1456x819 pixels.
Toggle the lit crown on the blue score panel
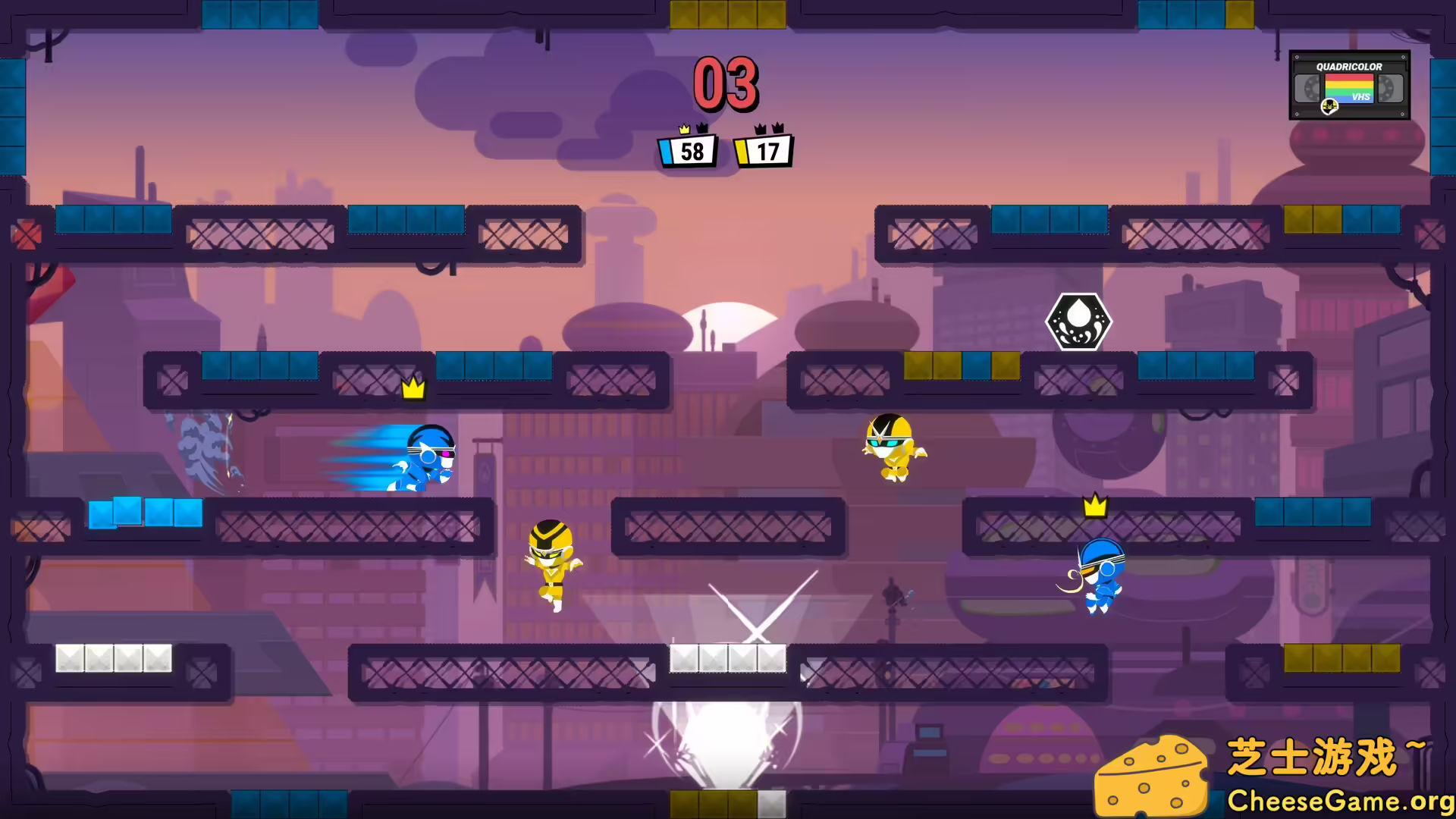point(684,129)
